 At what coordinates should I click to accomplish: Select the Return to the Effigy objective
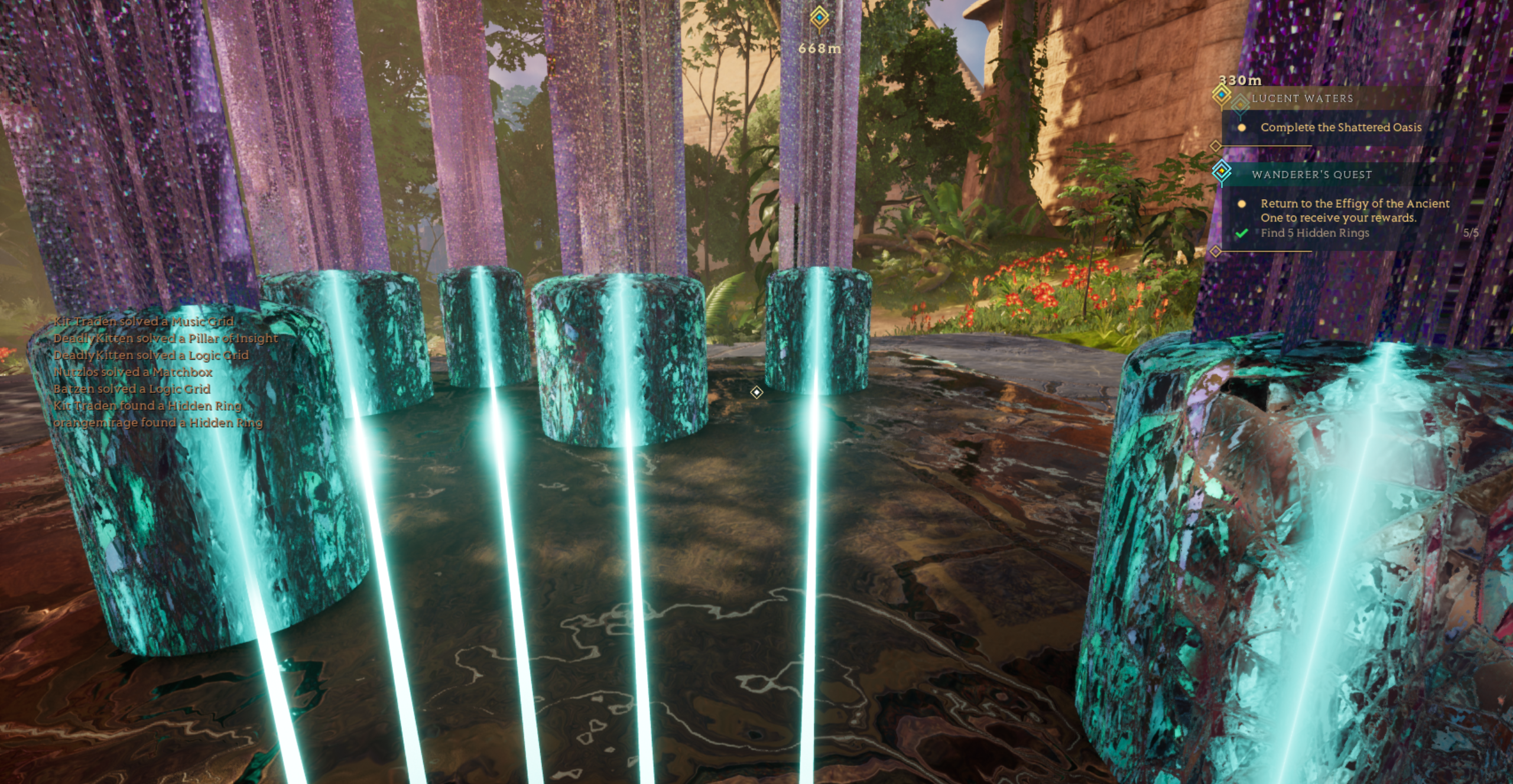(x=1354, y=210)
